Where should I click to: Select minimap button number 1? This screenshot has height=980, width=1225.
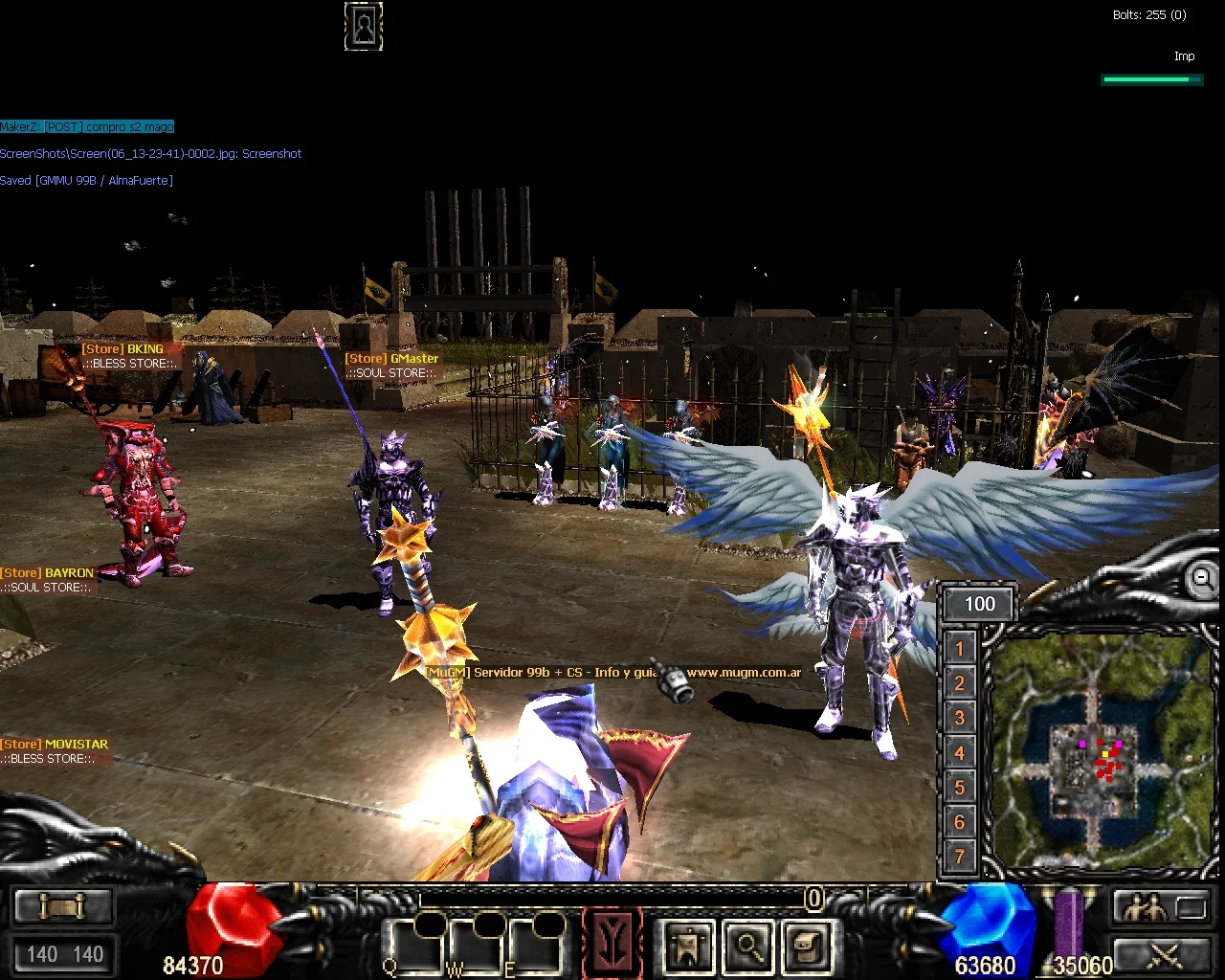[x=960, y=649]
